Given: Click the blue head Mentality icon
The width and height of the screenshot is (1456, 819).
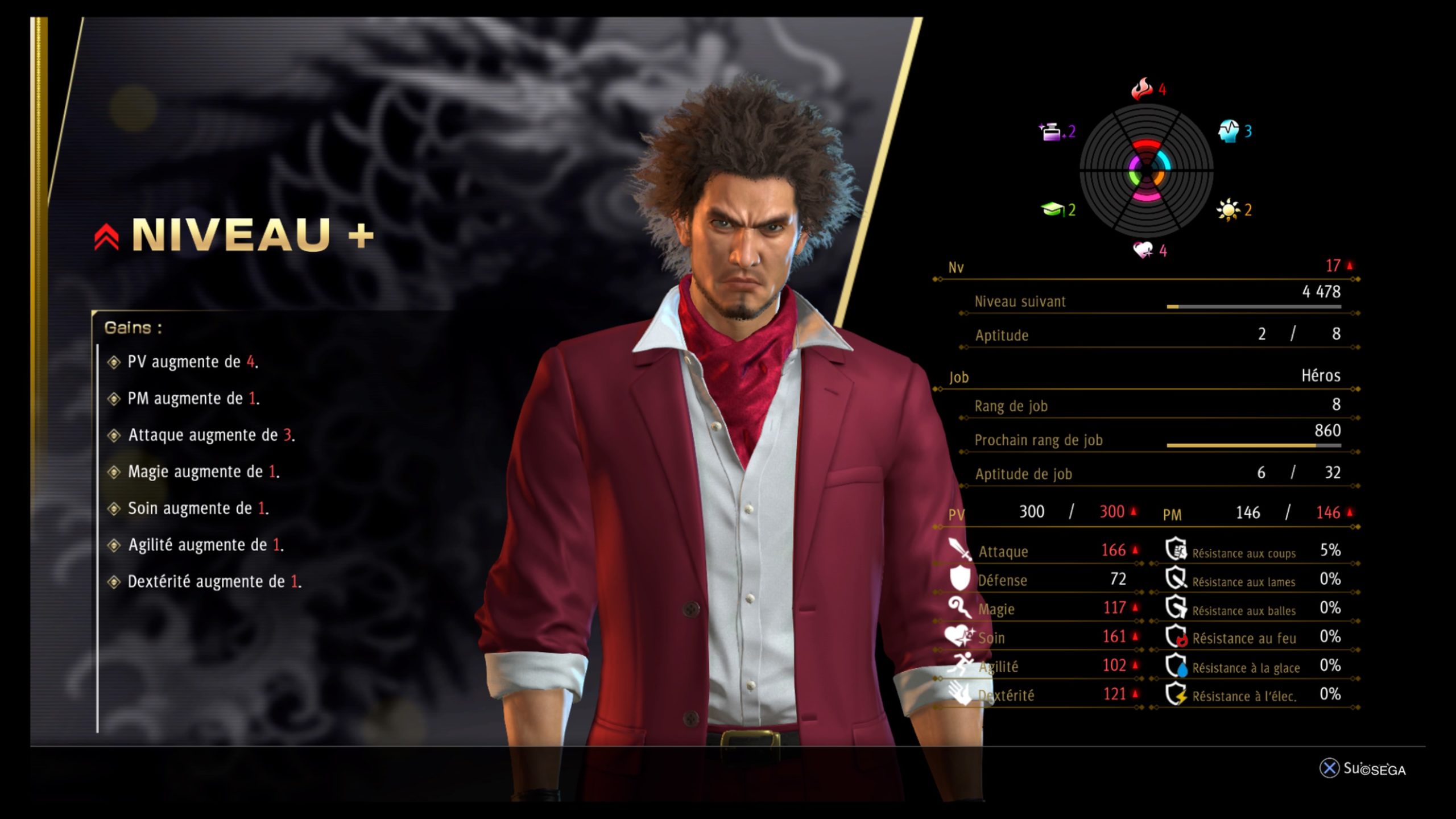Looking at the screenshot, I should (x=1228, y=131).
